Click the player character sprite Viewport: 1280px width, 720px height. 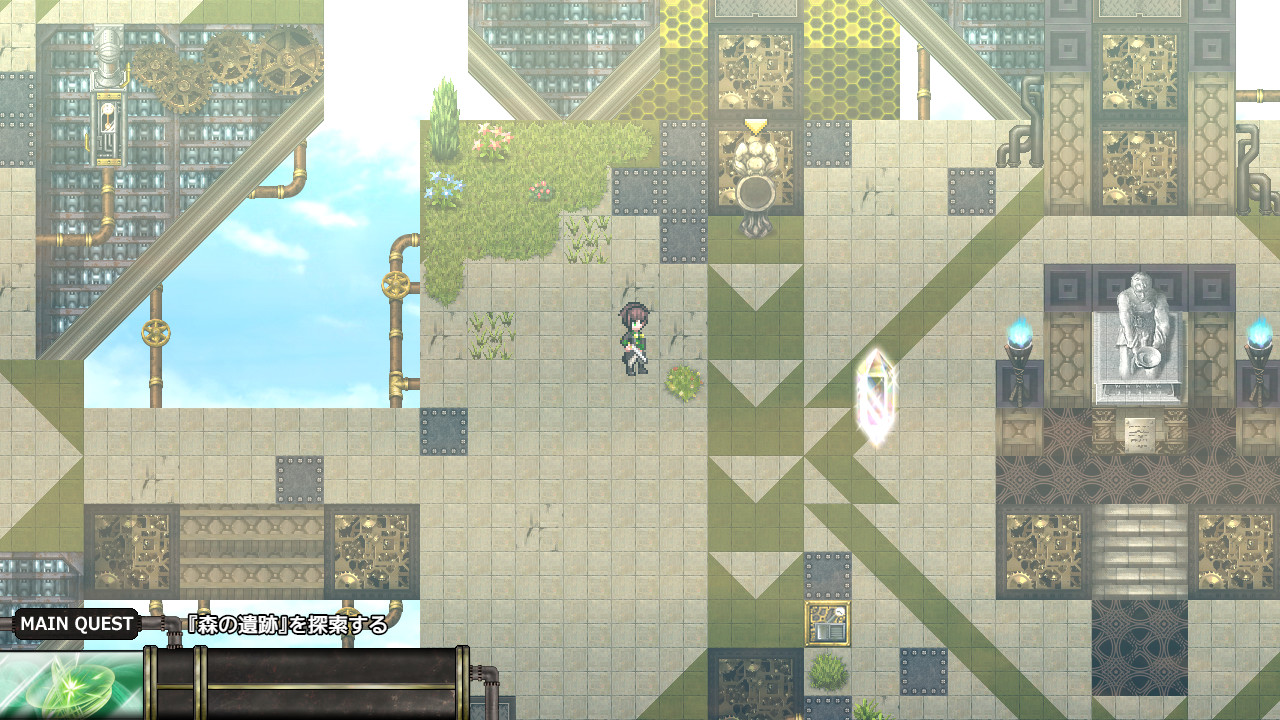(634, 340)
